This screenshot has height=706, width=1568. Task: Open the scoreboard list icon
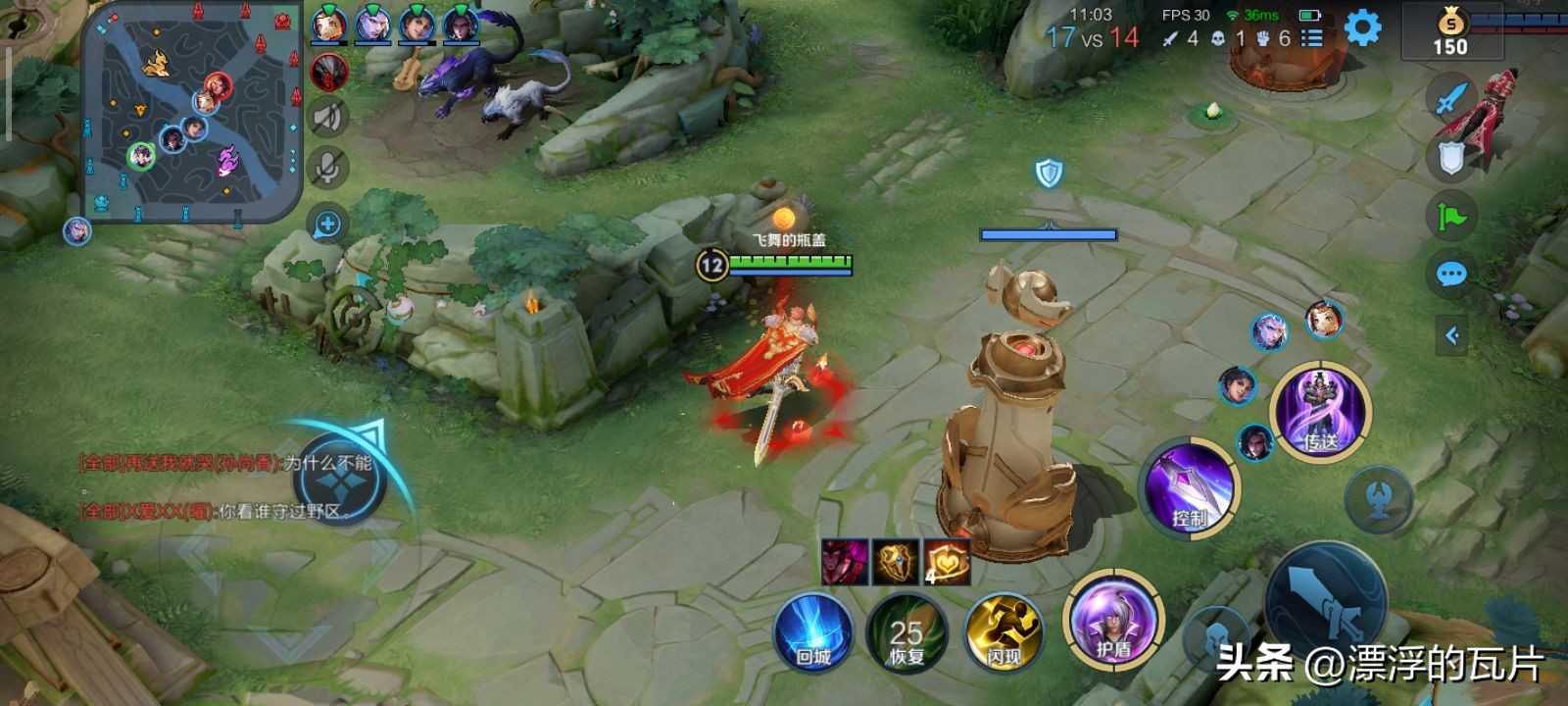click(1311, 38)
